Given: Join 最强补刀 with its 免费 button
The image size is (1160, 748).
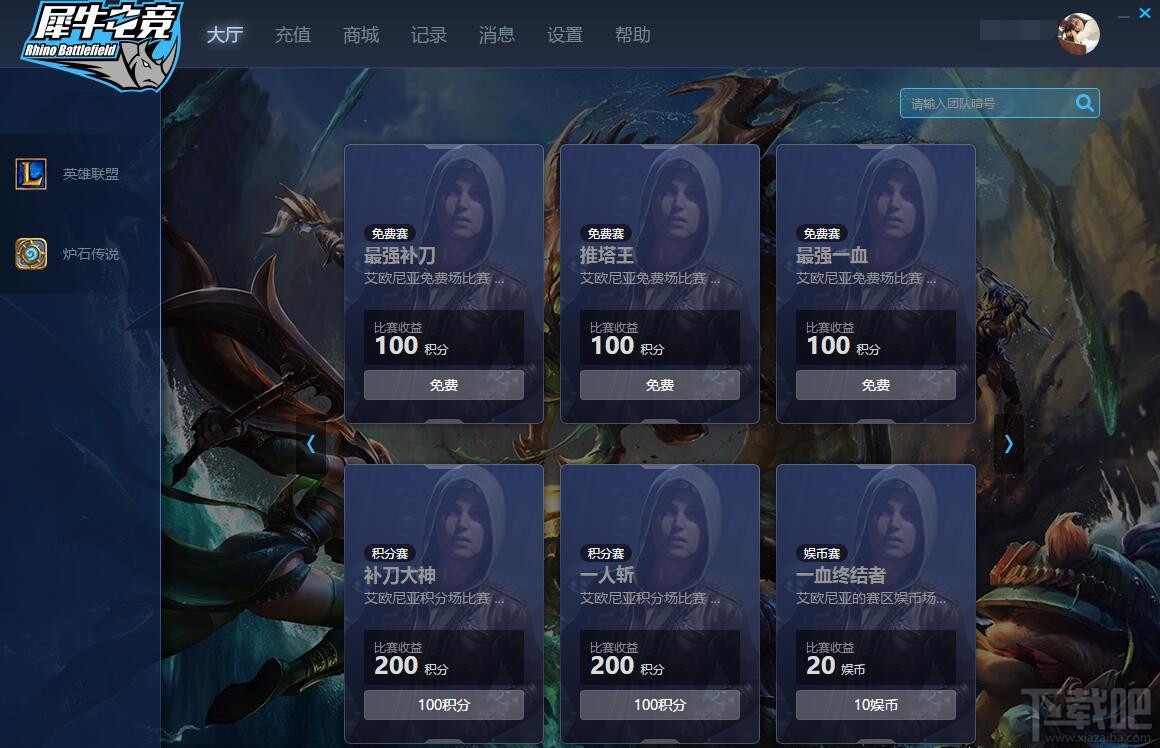Looking at the screenshot, I should 444,385.
